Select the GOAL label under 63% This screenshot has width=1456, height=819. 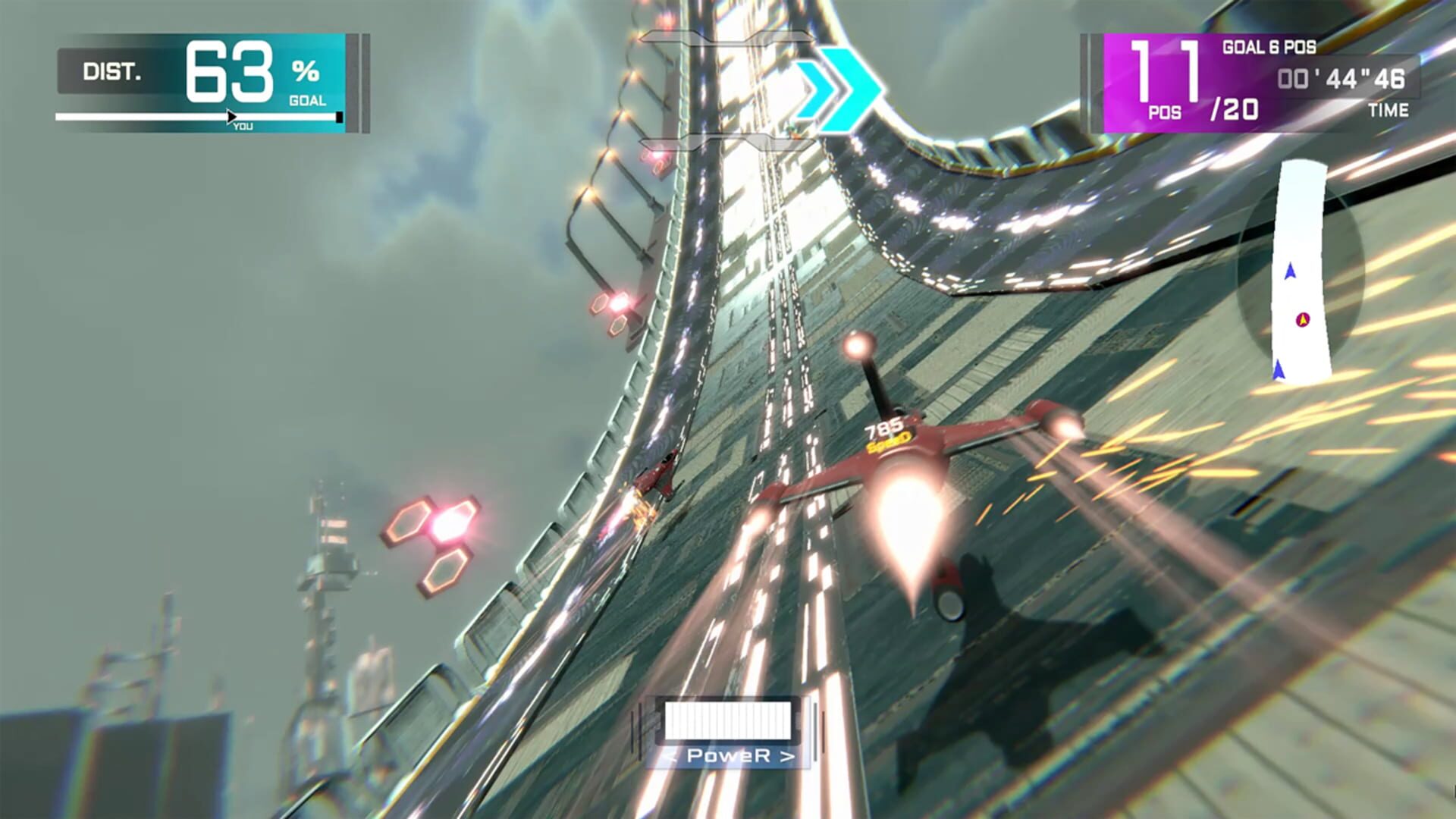coord(305,99)
